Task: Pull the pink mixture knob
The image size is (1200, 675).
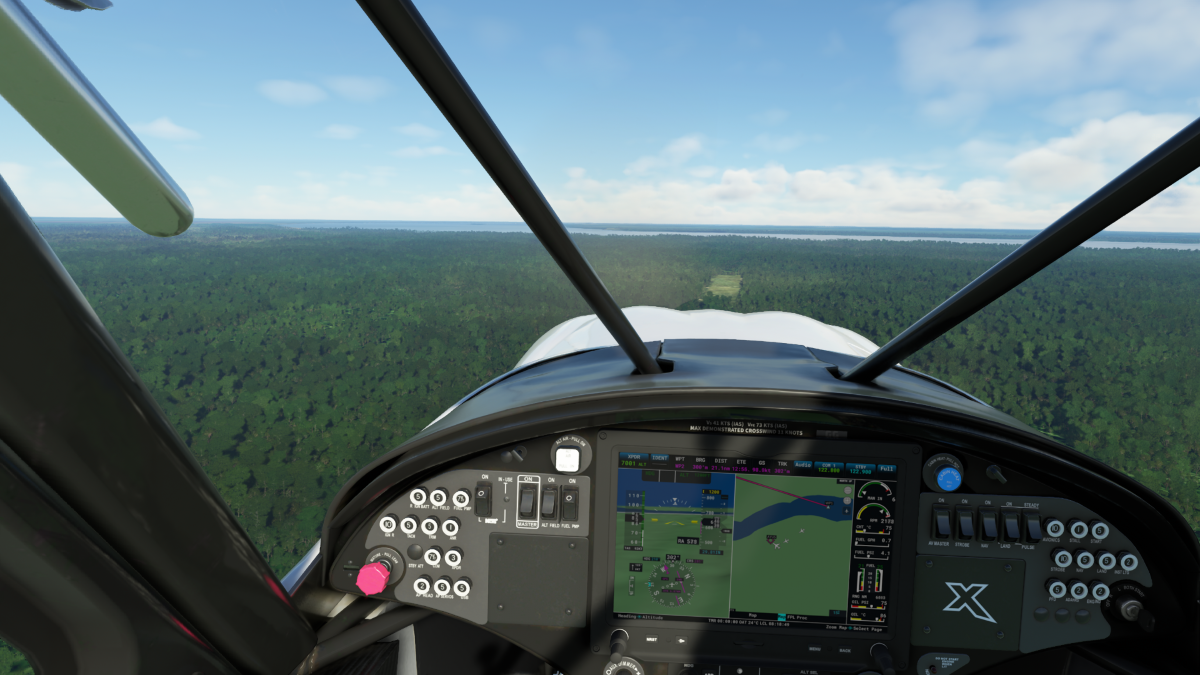Action: [373, 578]
